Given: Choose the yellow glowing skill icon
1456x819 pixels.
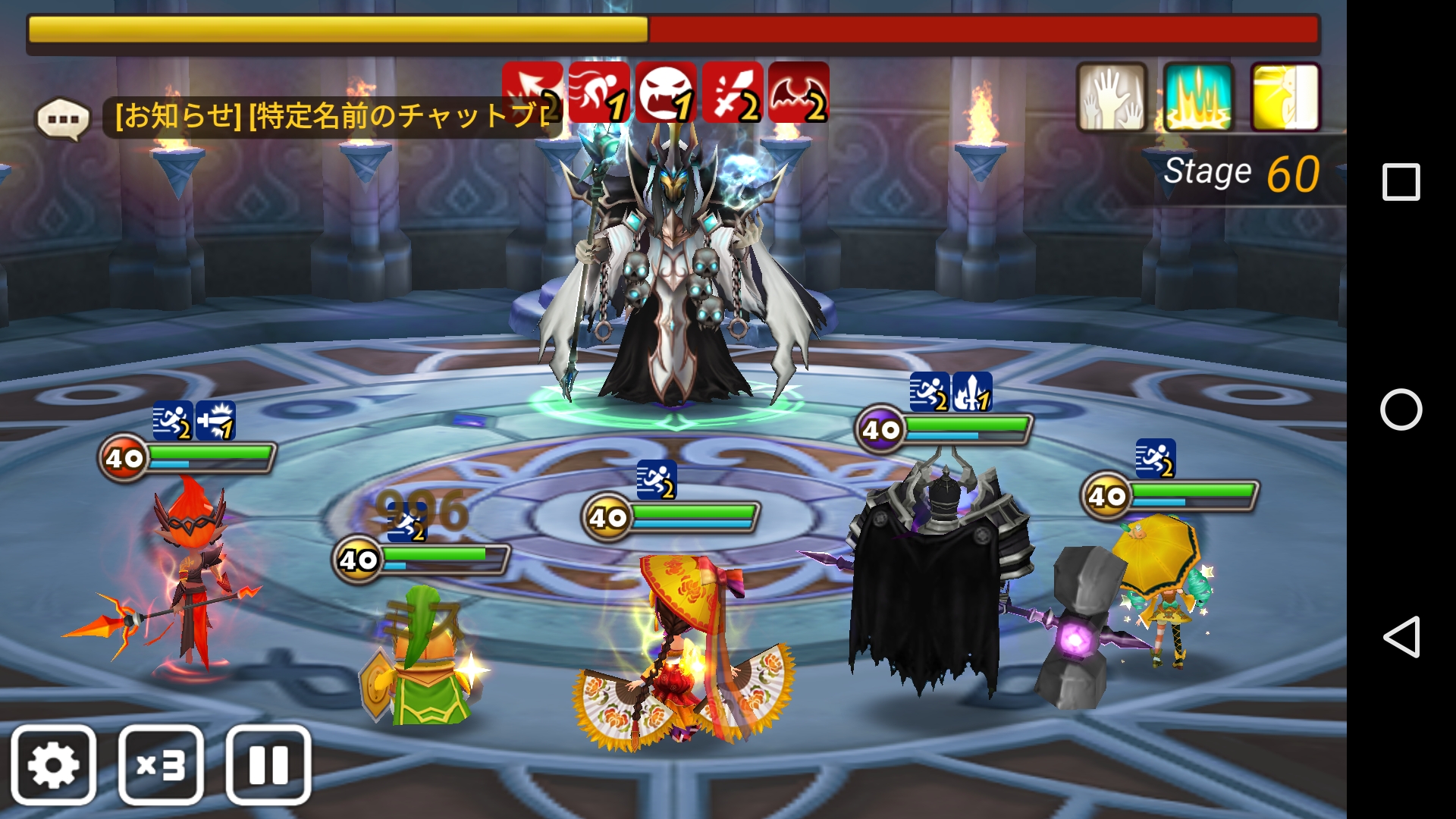Looking at the screenshot, I should click(x=1285, y=97).
